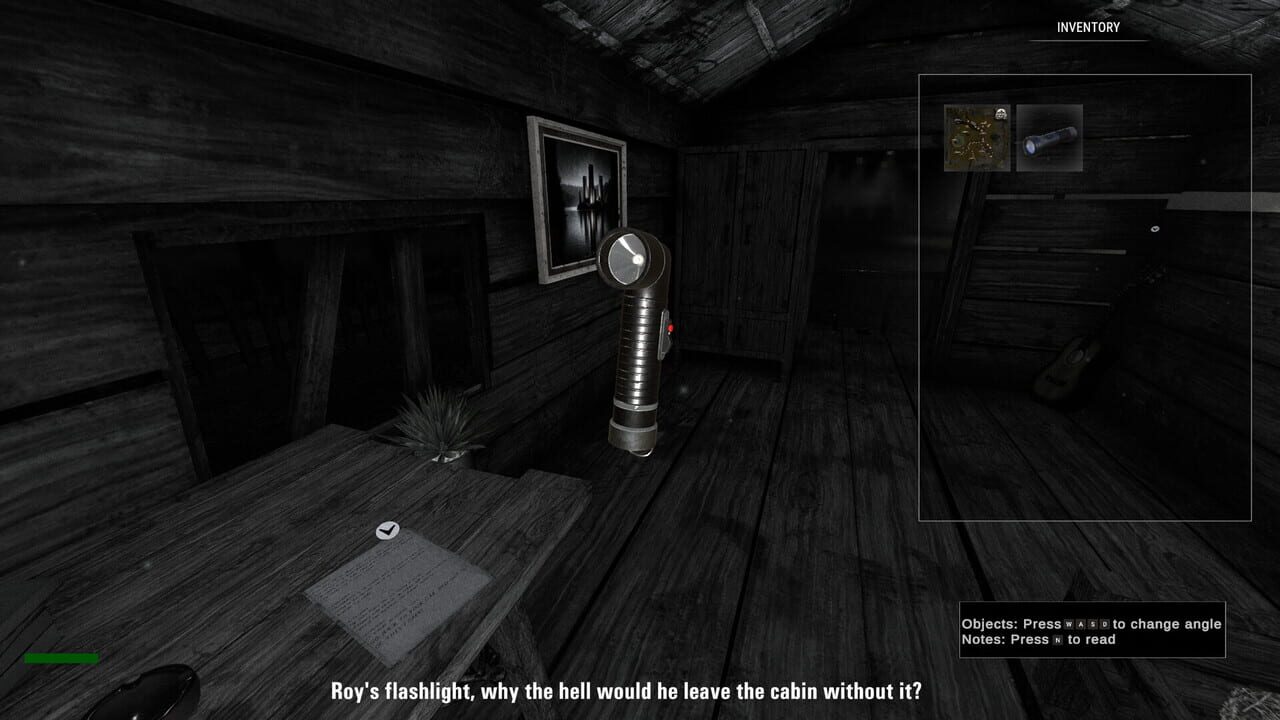Click the N key icon in the notes hint
The height and width of the screenshot is (720, 1280).
(1058, 639)
